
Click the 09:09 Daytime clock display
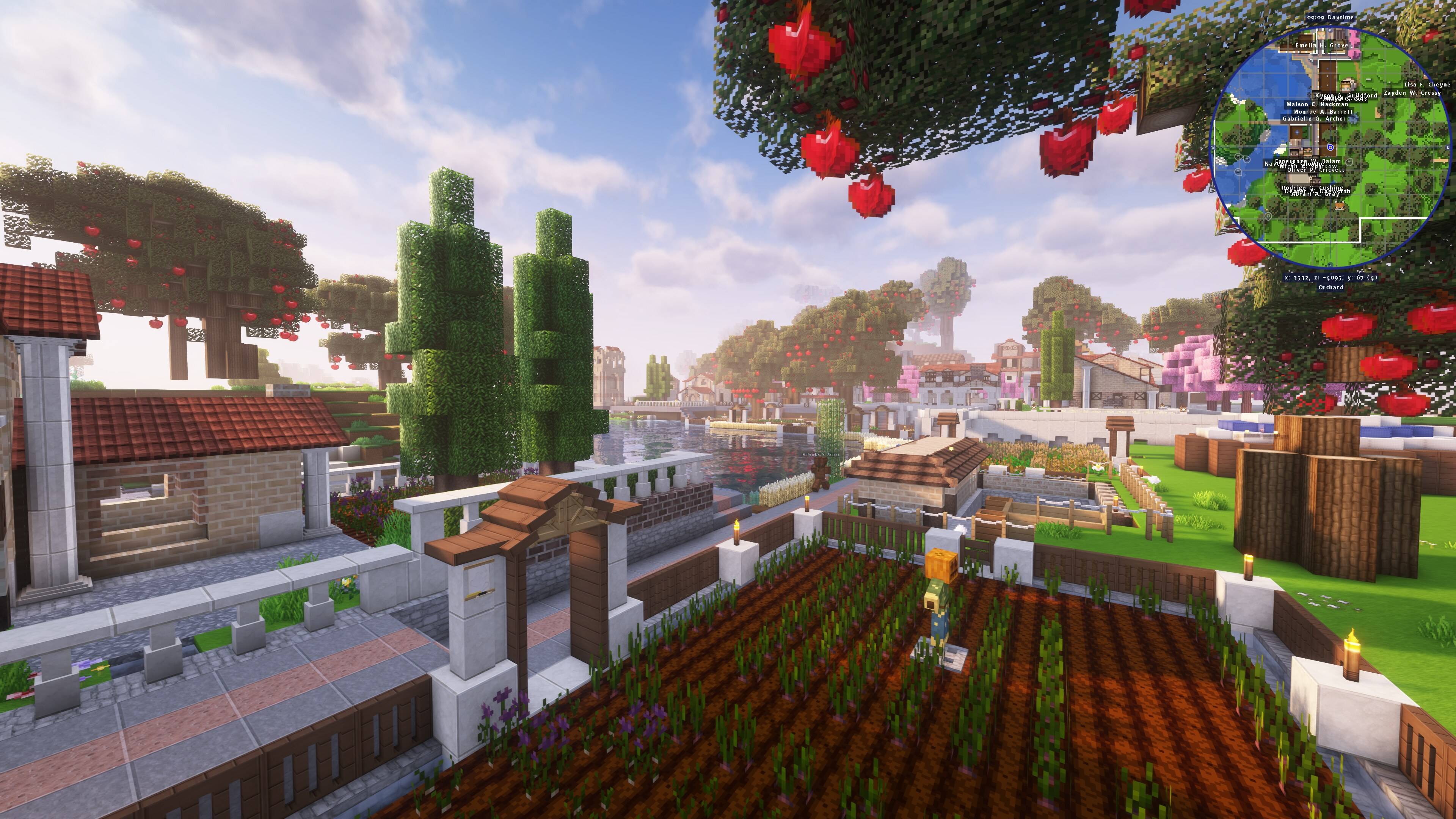(x=1330, y=18)
